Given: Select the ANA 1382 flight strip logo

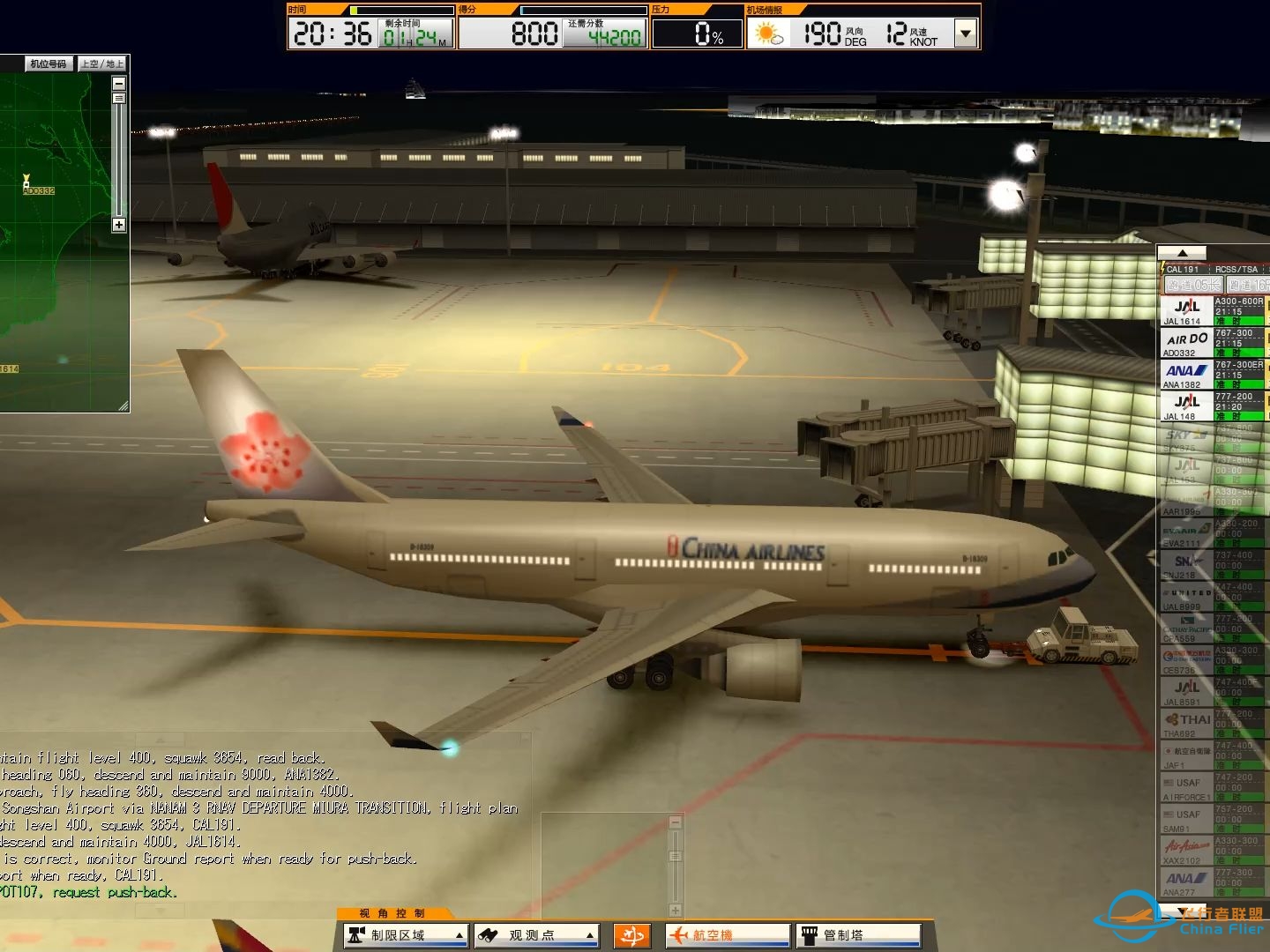Looking at the screenshot, I should [x=1185, y=371].
